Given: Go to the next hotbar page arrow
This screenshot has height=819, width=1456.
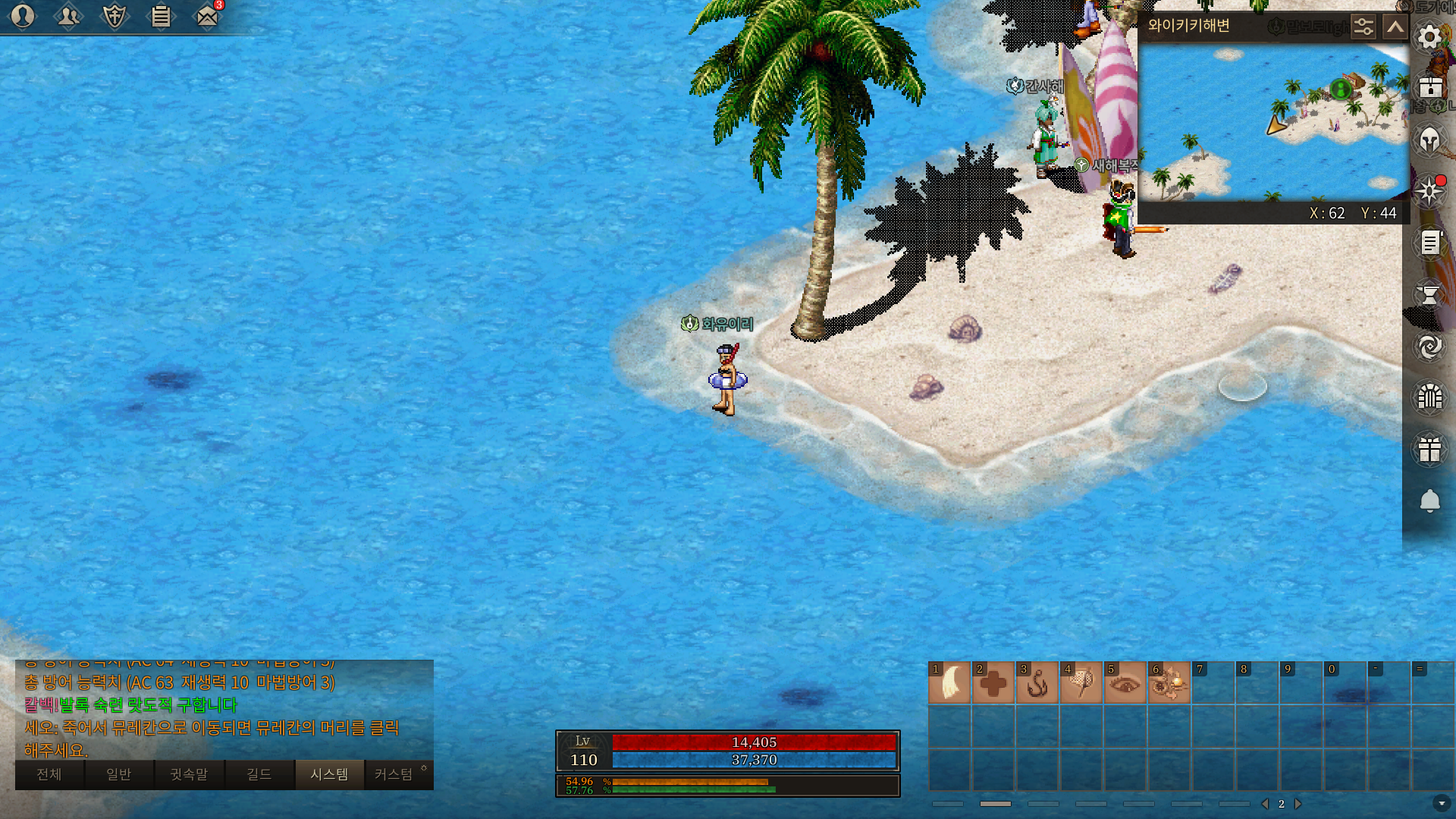Looking at the screenshot, I should point(1298,804).
